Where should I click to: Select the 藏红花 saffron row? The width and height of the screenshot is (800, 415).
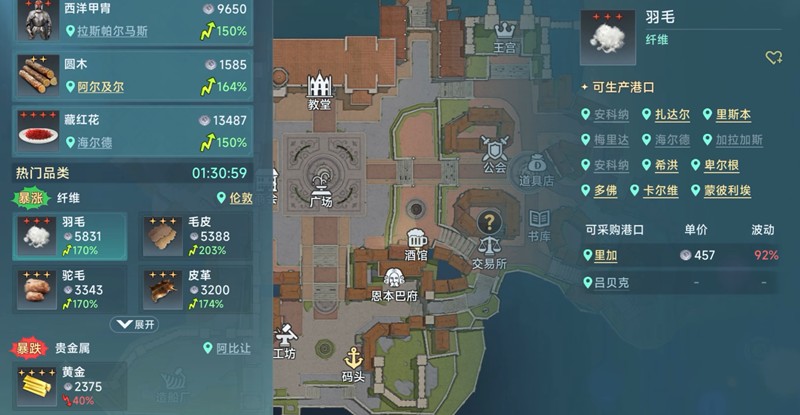130,130
